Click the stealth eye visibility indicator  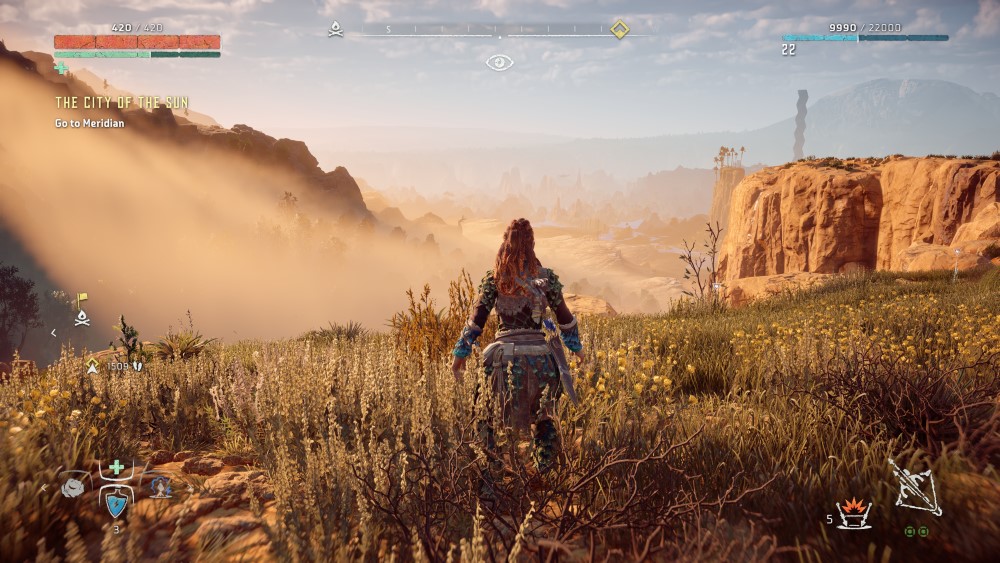[499, 63]
